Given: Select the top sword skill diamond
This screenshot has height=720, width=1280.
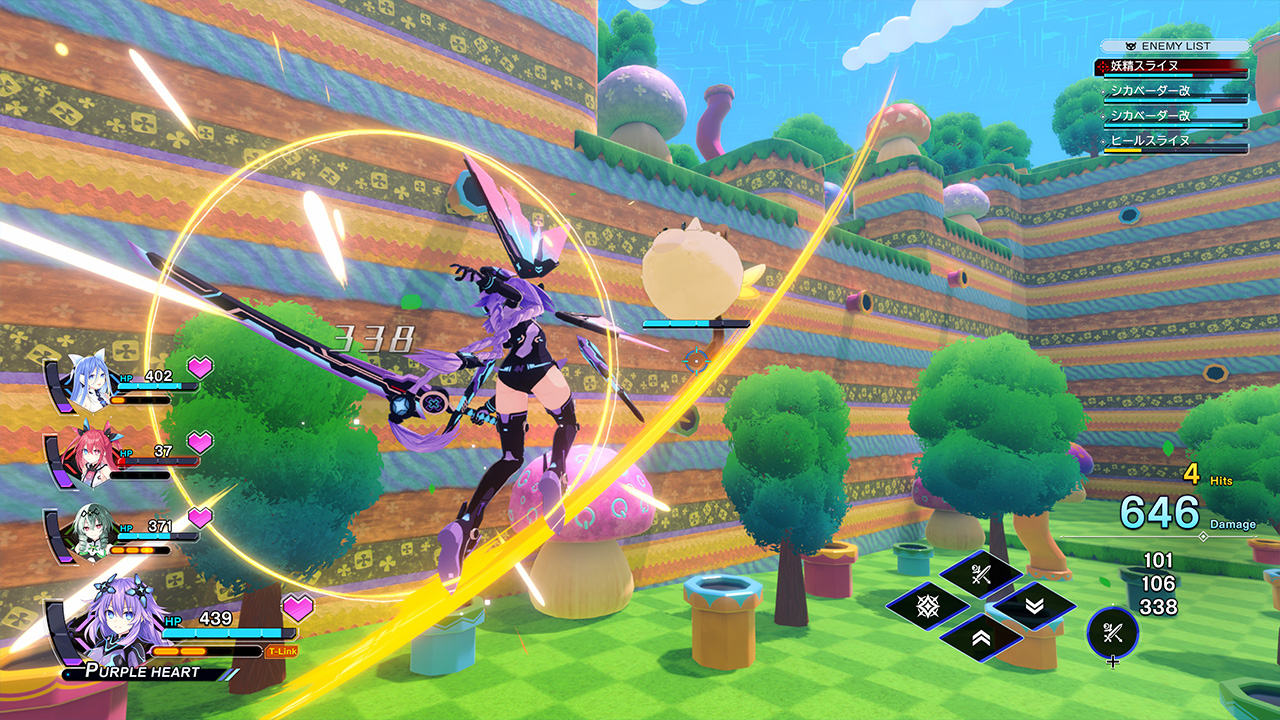Looking at the screenshot, I should coord(981,573).
